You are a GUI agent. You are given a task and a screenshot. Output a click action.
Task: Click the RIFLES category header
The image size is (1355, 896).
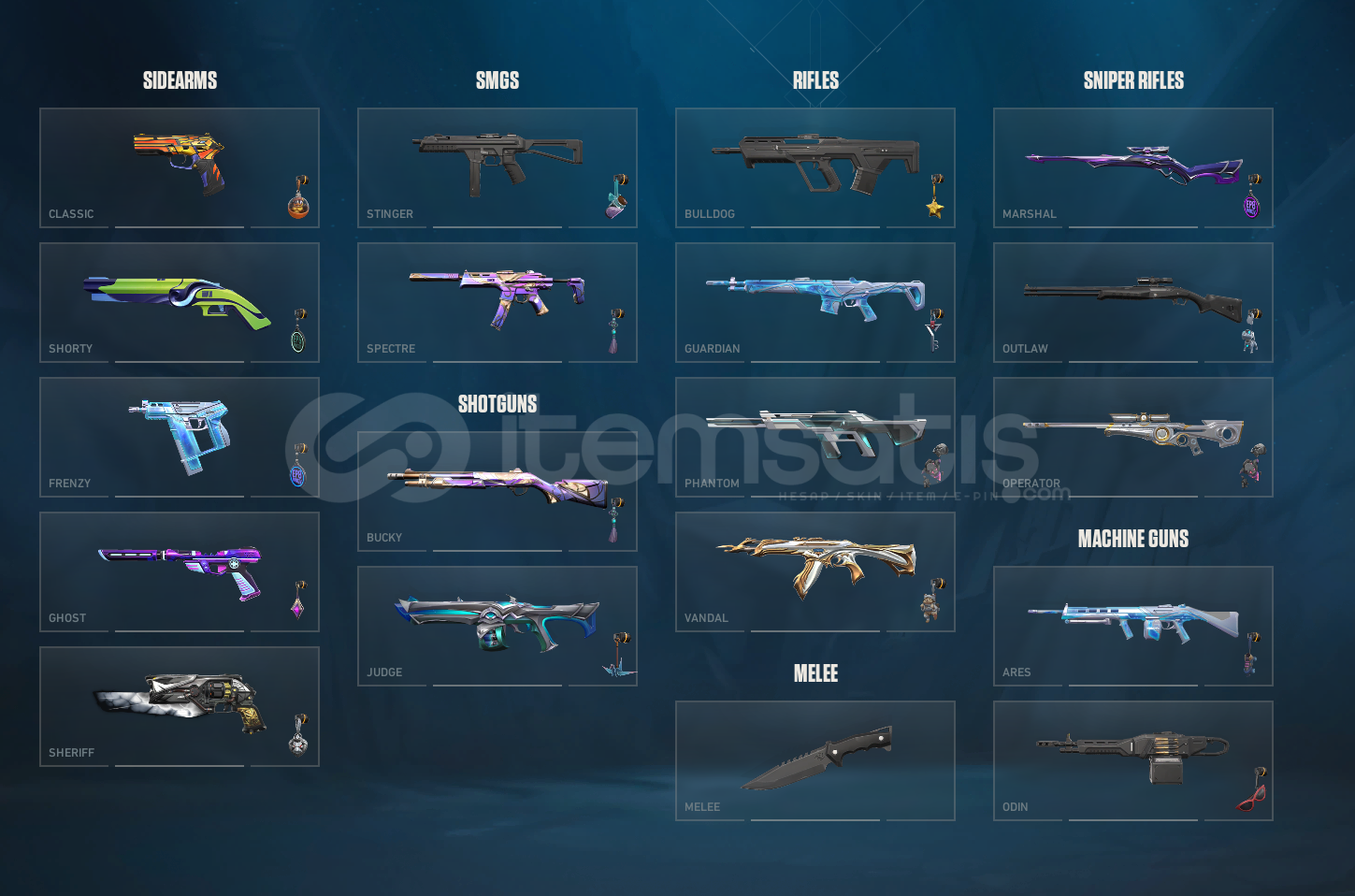(x=814, y=80)
